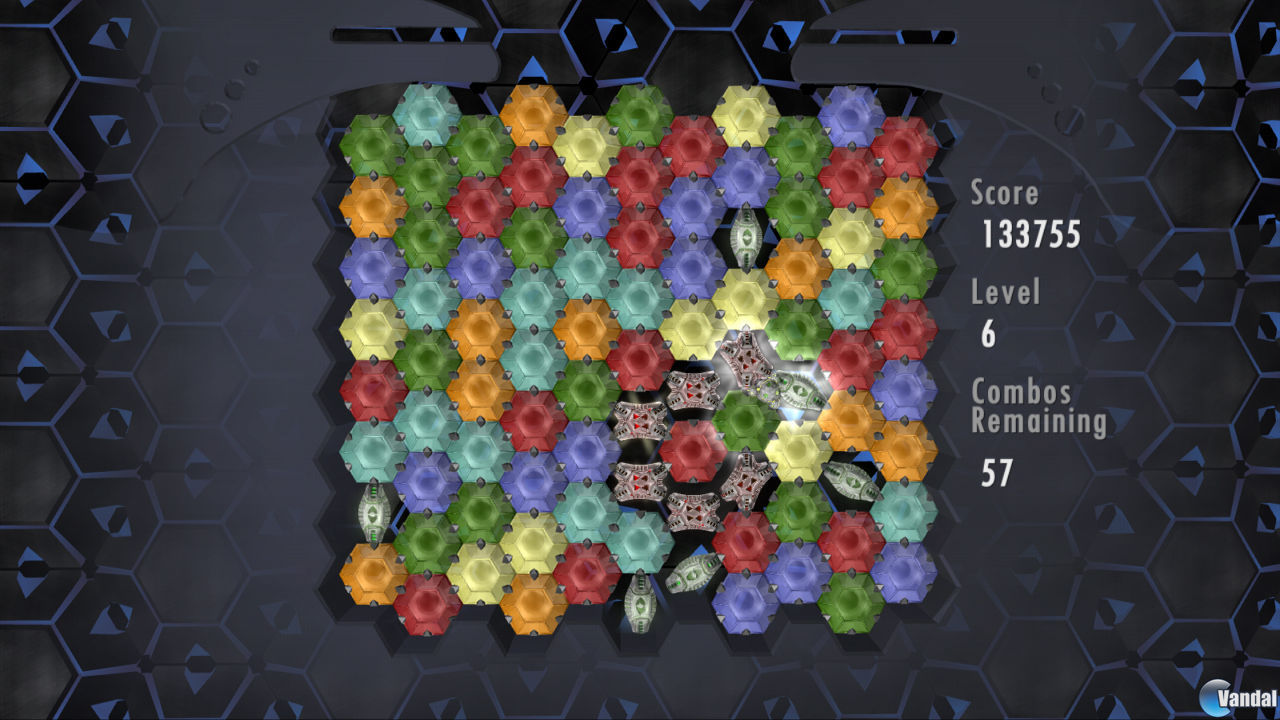Click the orange gem in the top-left area
This screenshot has width=1280, height=720.
(373, 207)
